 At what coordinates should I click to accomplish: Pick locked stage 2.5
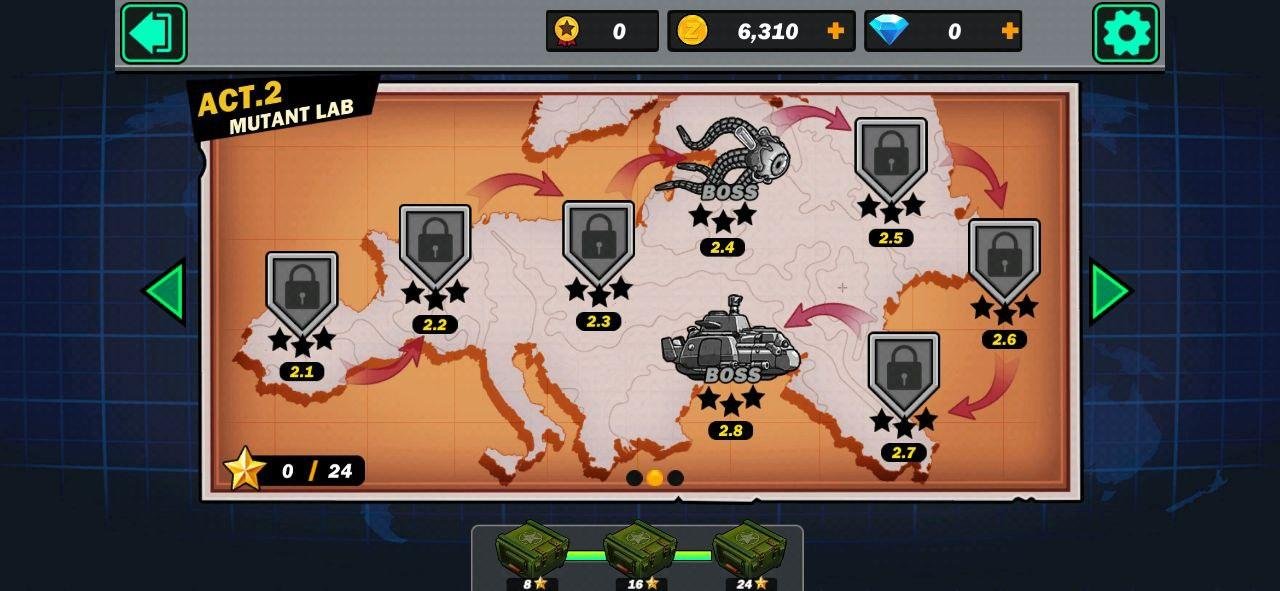coord(891,158)
